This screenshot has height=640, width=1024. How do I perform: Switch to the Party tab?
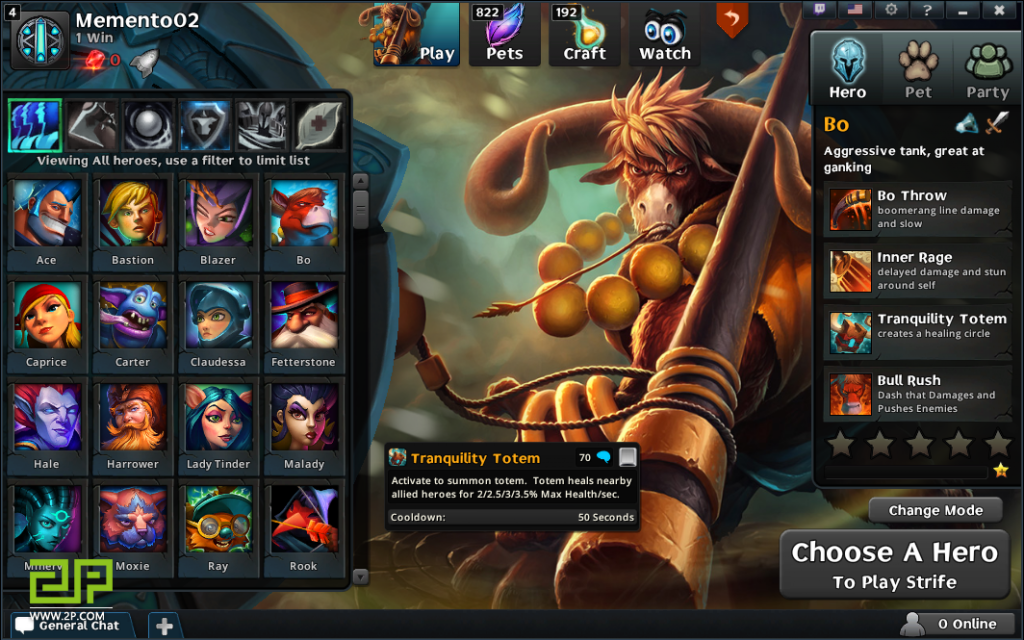(x=987, y=68)
